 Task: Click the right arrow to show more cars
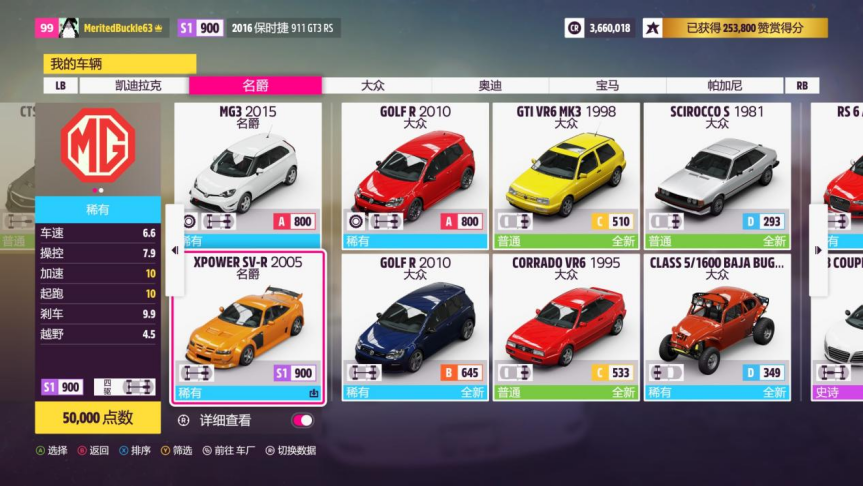click(x=818, y=250)
